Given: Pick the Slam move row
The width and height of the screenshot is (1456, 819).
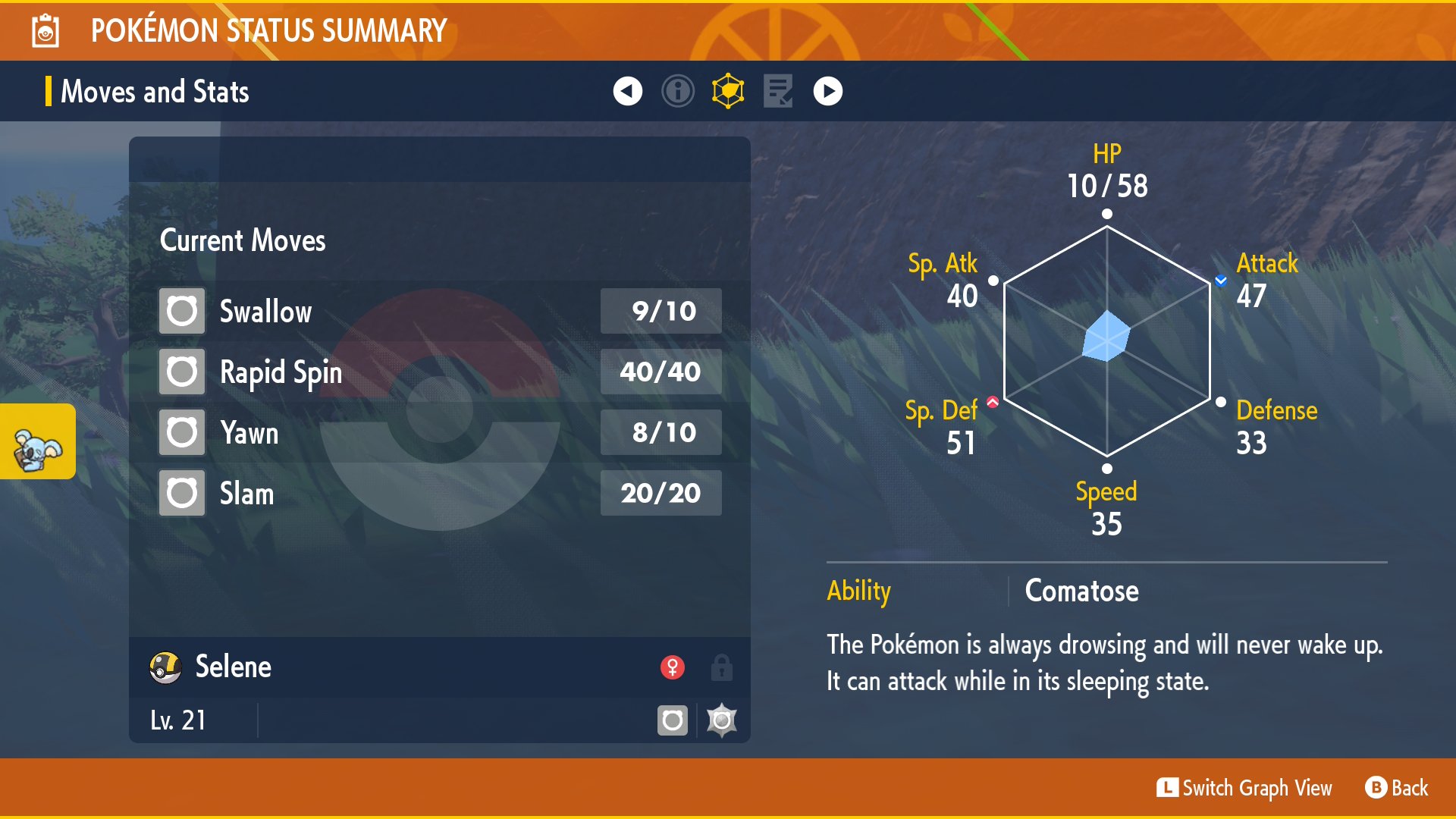Looking at the screenshot, I should 440,493.
